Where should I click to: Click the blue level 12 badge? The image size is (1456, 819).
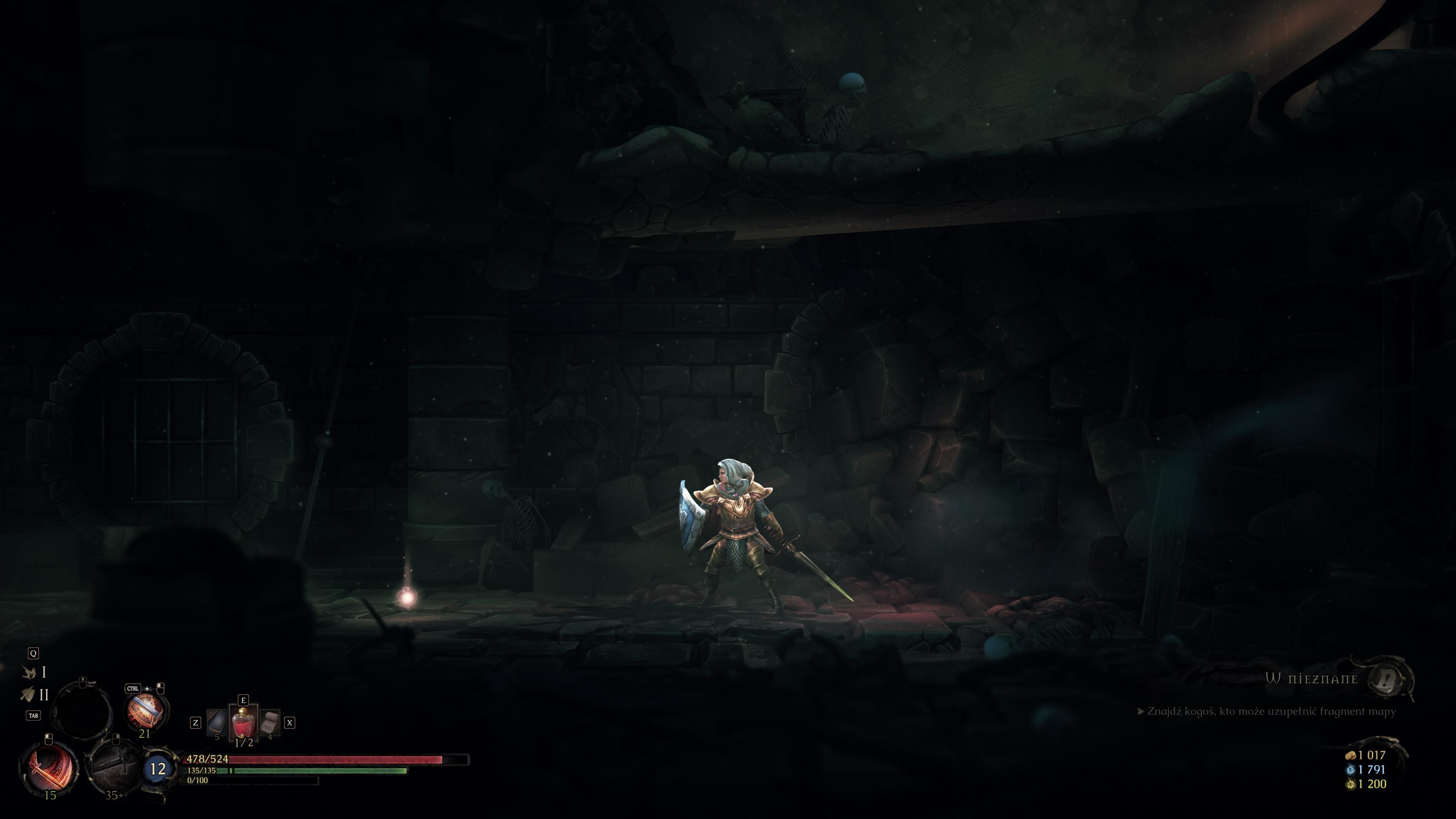pos(158,768)
